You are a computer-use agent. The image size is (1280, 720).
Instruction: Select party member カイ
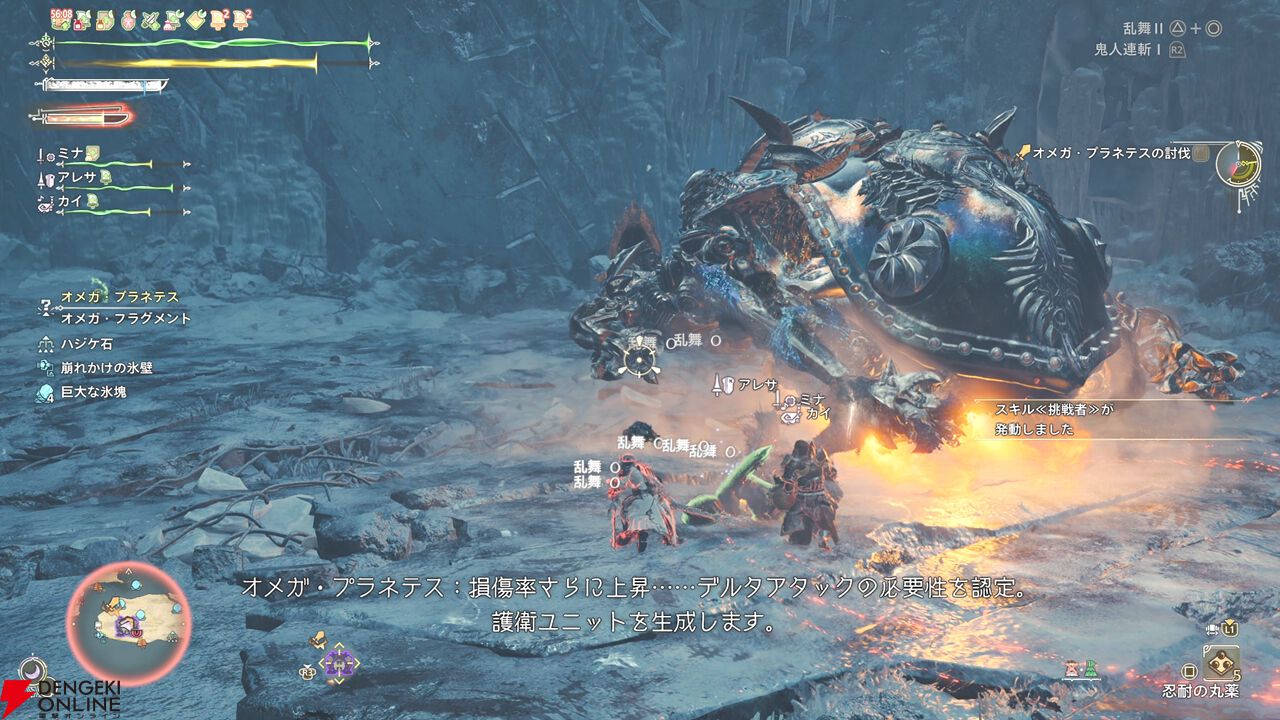point(70,201)
